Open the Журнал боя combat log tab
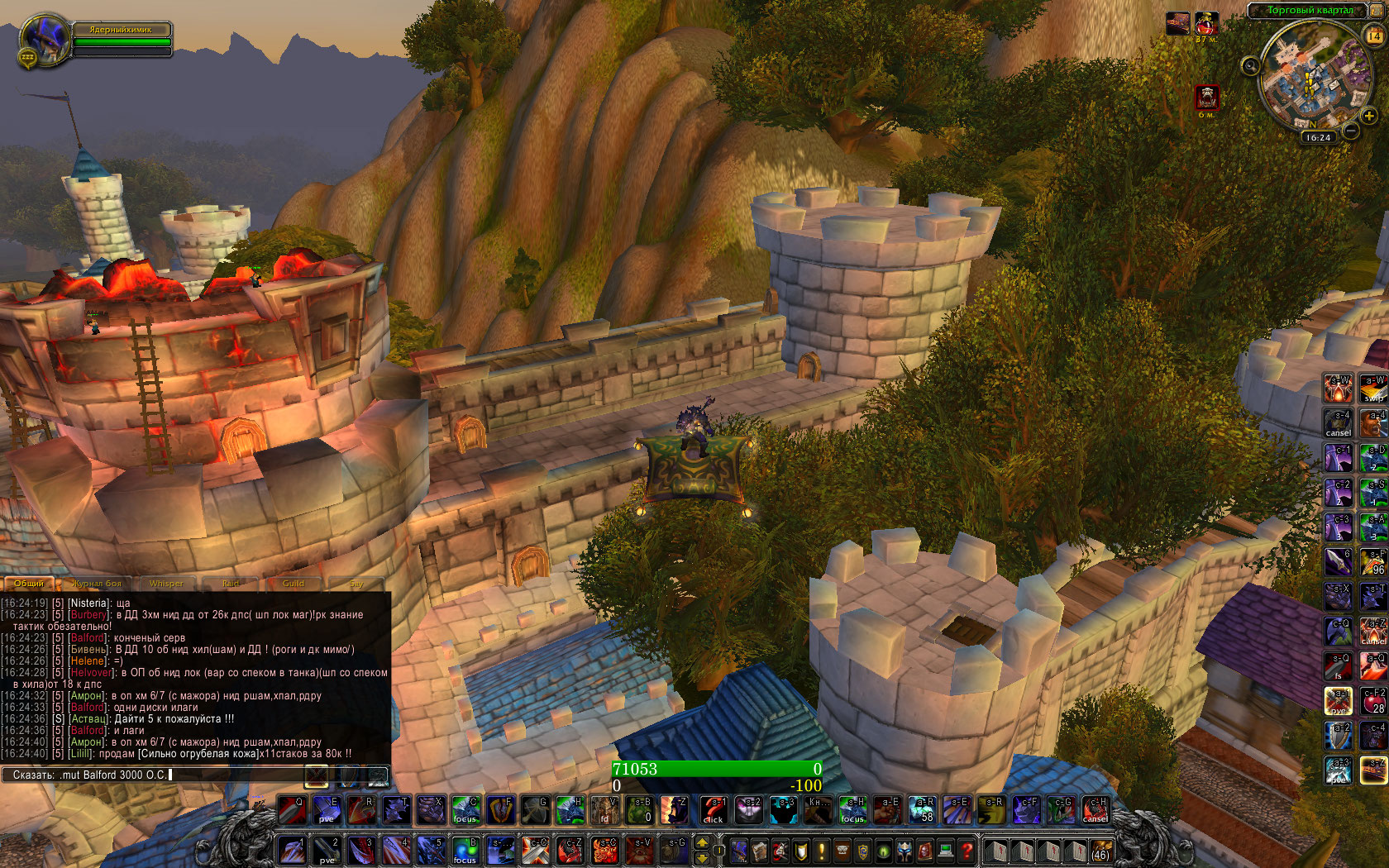 coord(97,584)
